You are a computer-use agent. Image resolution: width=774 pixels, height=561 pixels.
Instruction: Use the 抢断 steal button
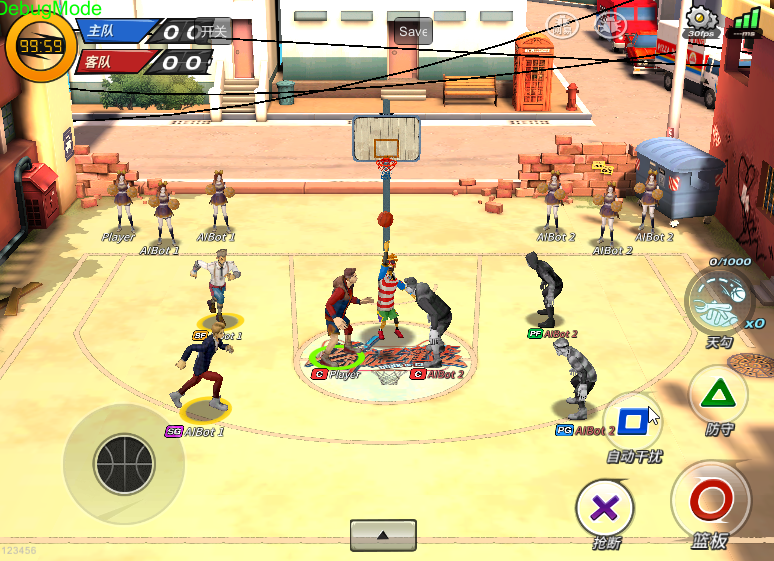(x=605, y=508)
